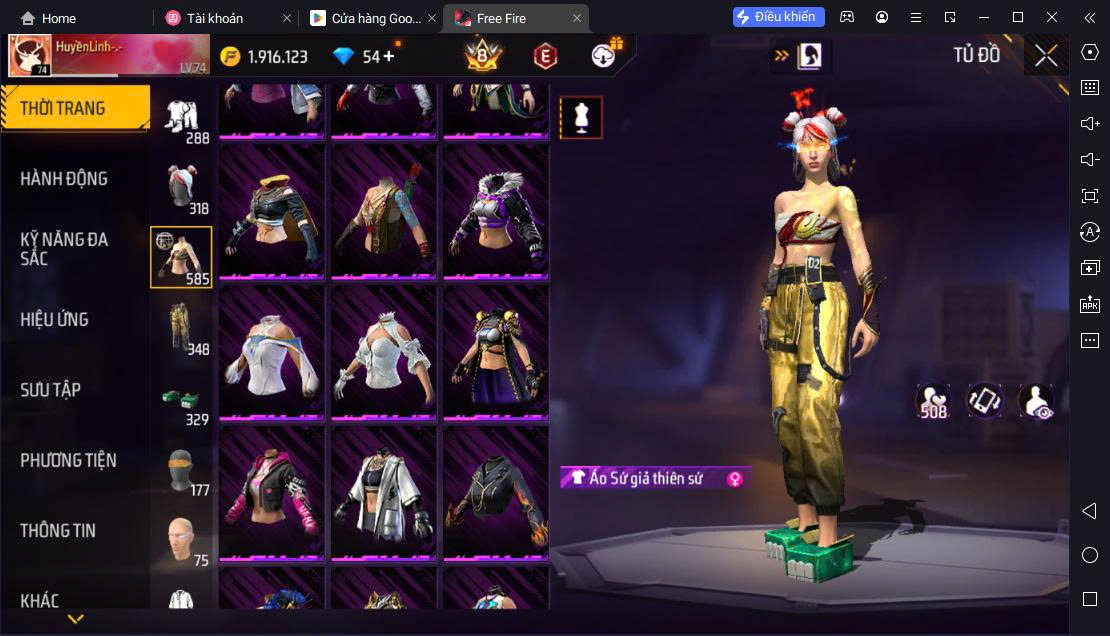The width and height of the screenshot is (1110, 636).
Task: Open the Hiệu Ứng tab
Action: tap(55, 320)
